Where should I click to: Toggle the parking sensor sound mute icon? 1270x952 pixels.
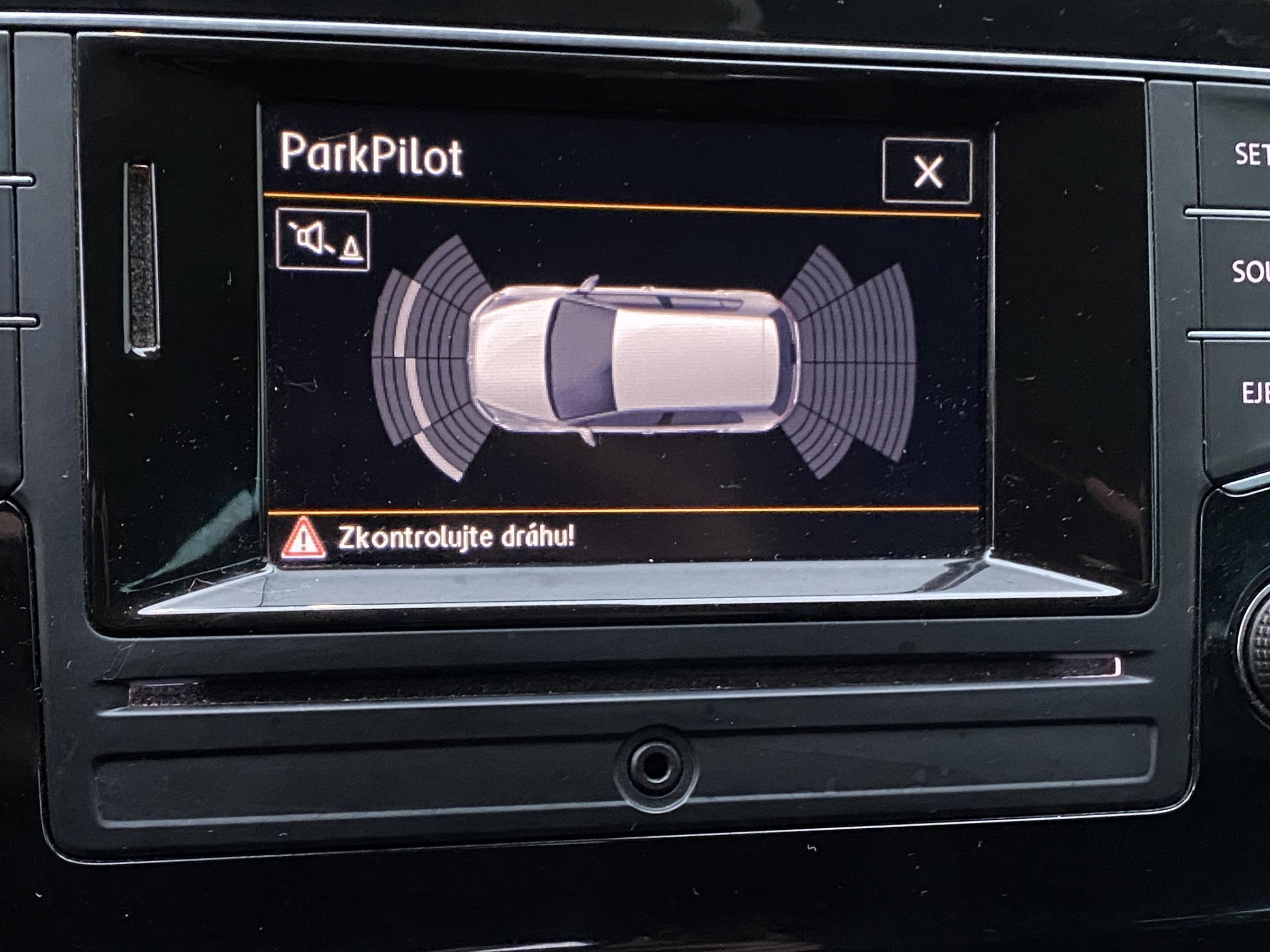[323, 239]
